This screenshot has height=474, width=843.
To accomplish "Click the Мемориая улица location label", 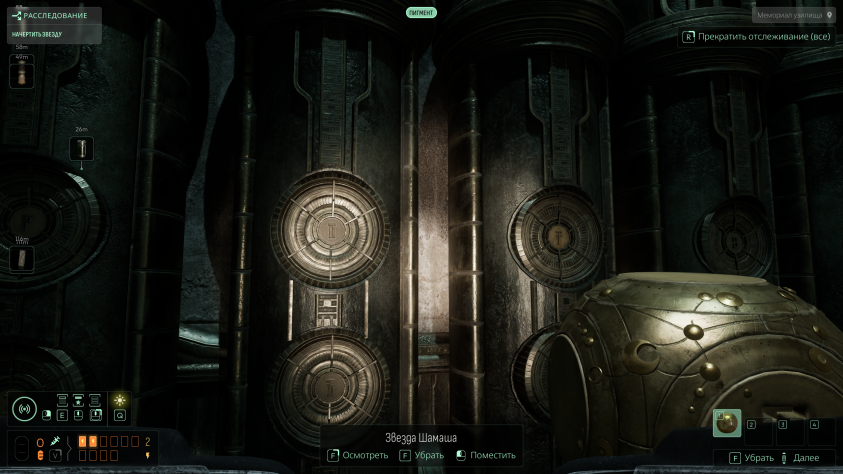I will point(794,16).
